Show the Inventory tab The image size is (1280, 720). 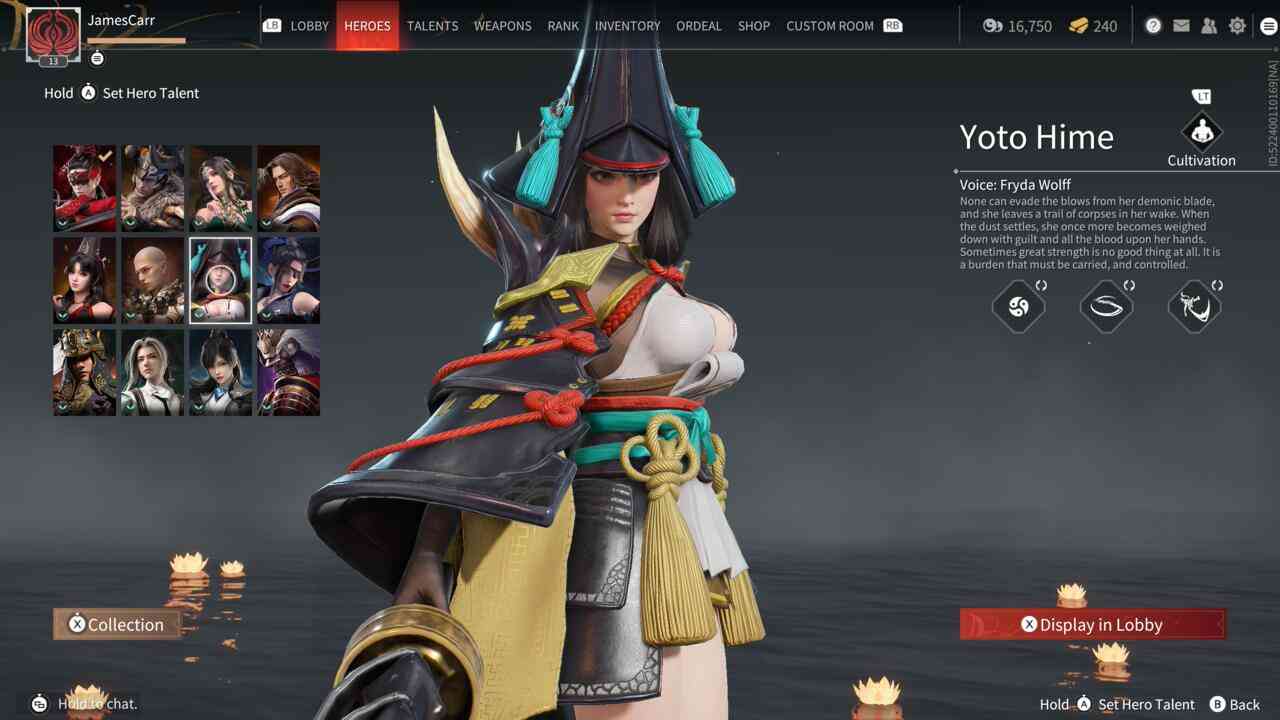point(627,26)
